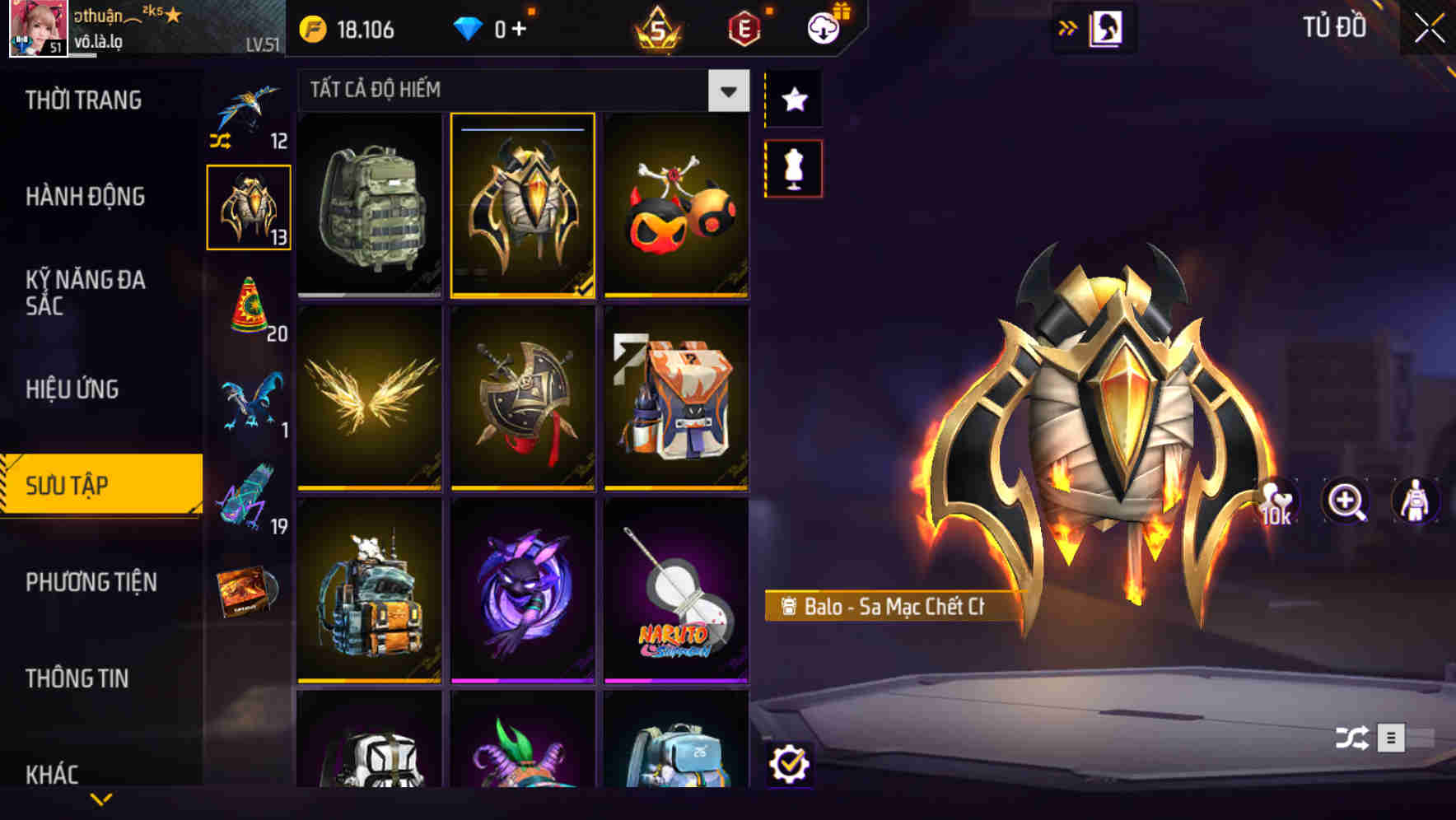Open the PHƯƠNG TIỆN category
Viewport: 1456px width, 820px height.
(91, 582)
